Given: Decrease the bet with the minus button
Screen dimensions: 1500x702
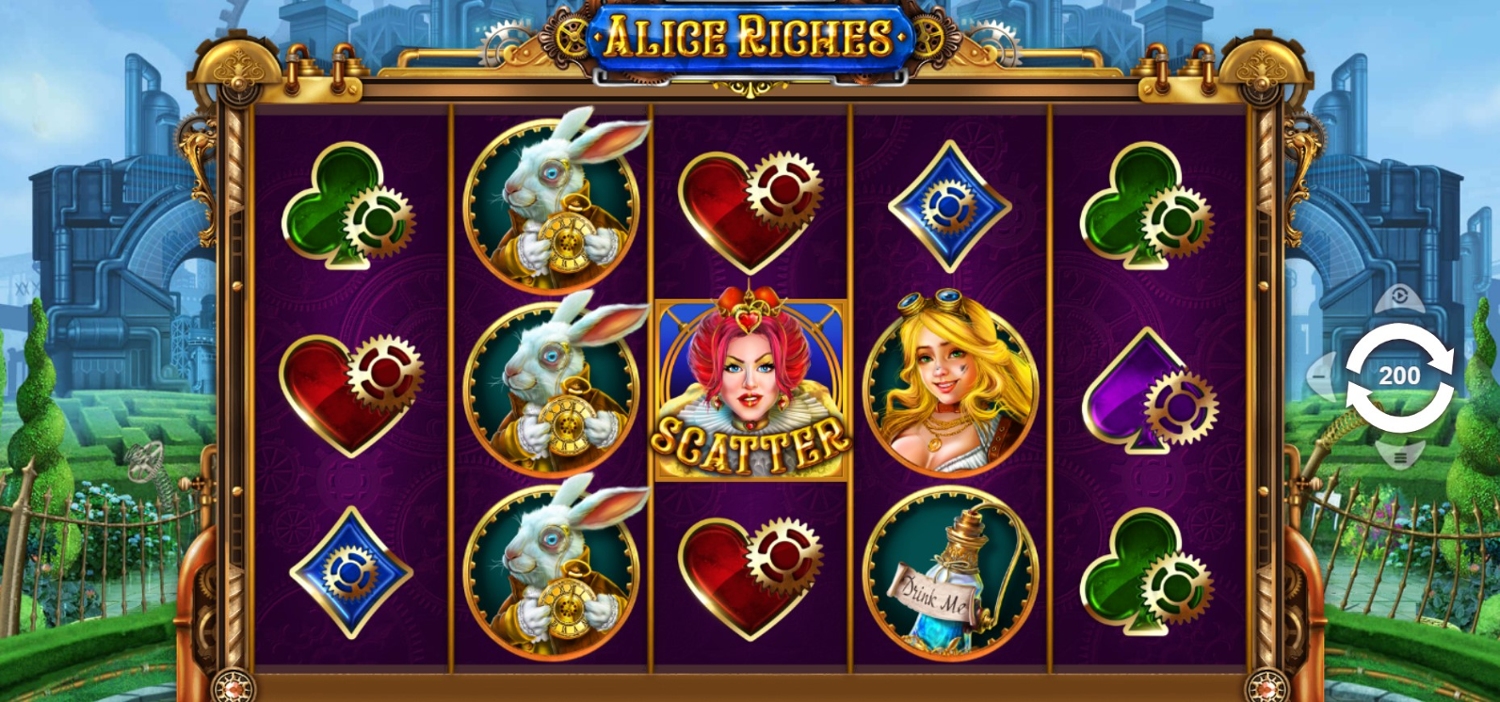Looking at the screenshot, I should (x=1322, y=377).
